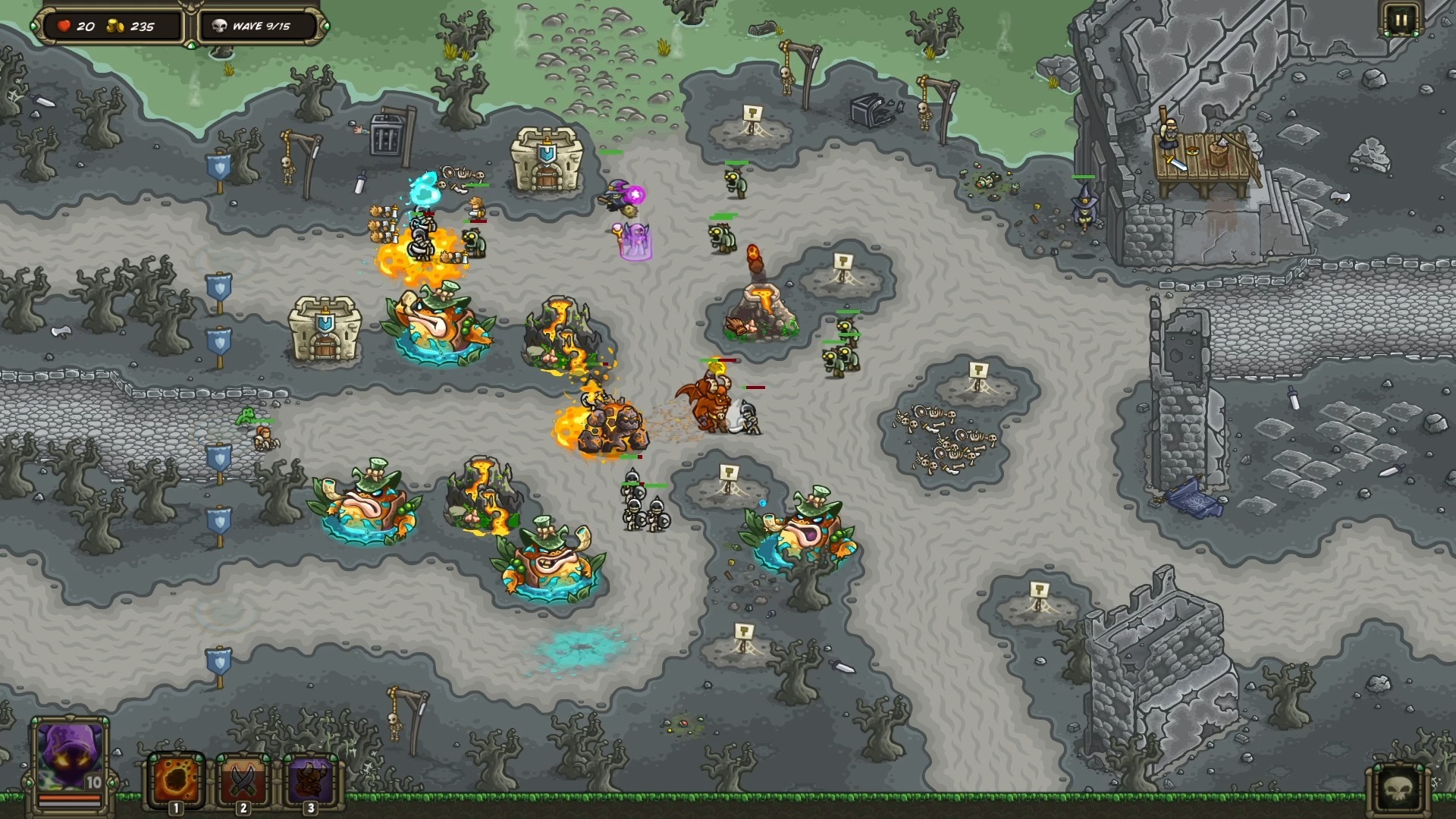Trigger the horned demon summon ability
The image size is (1456, 819).
[309, 780]
